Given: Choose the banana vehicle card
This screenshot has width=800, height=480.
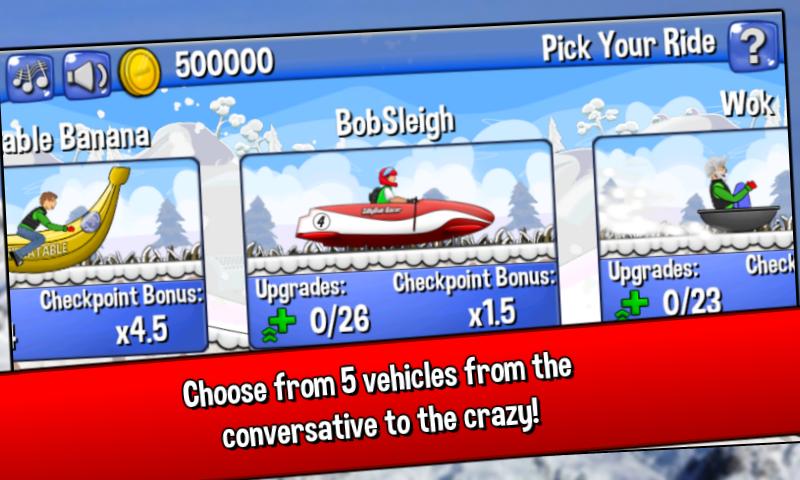Looking at the screenshot, I should (105, 250).
